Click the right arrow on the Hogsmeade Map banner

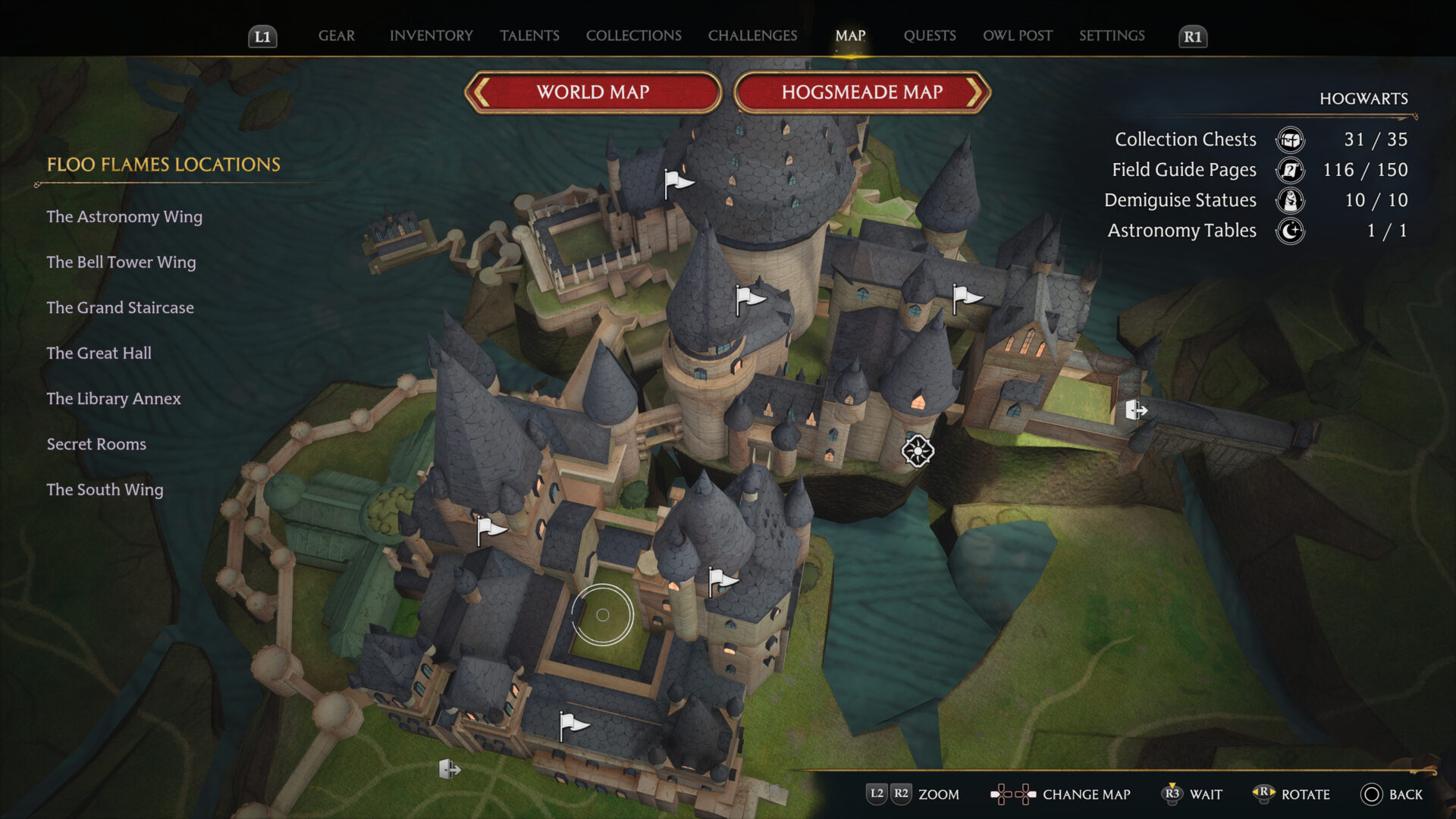point(977,92)
